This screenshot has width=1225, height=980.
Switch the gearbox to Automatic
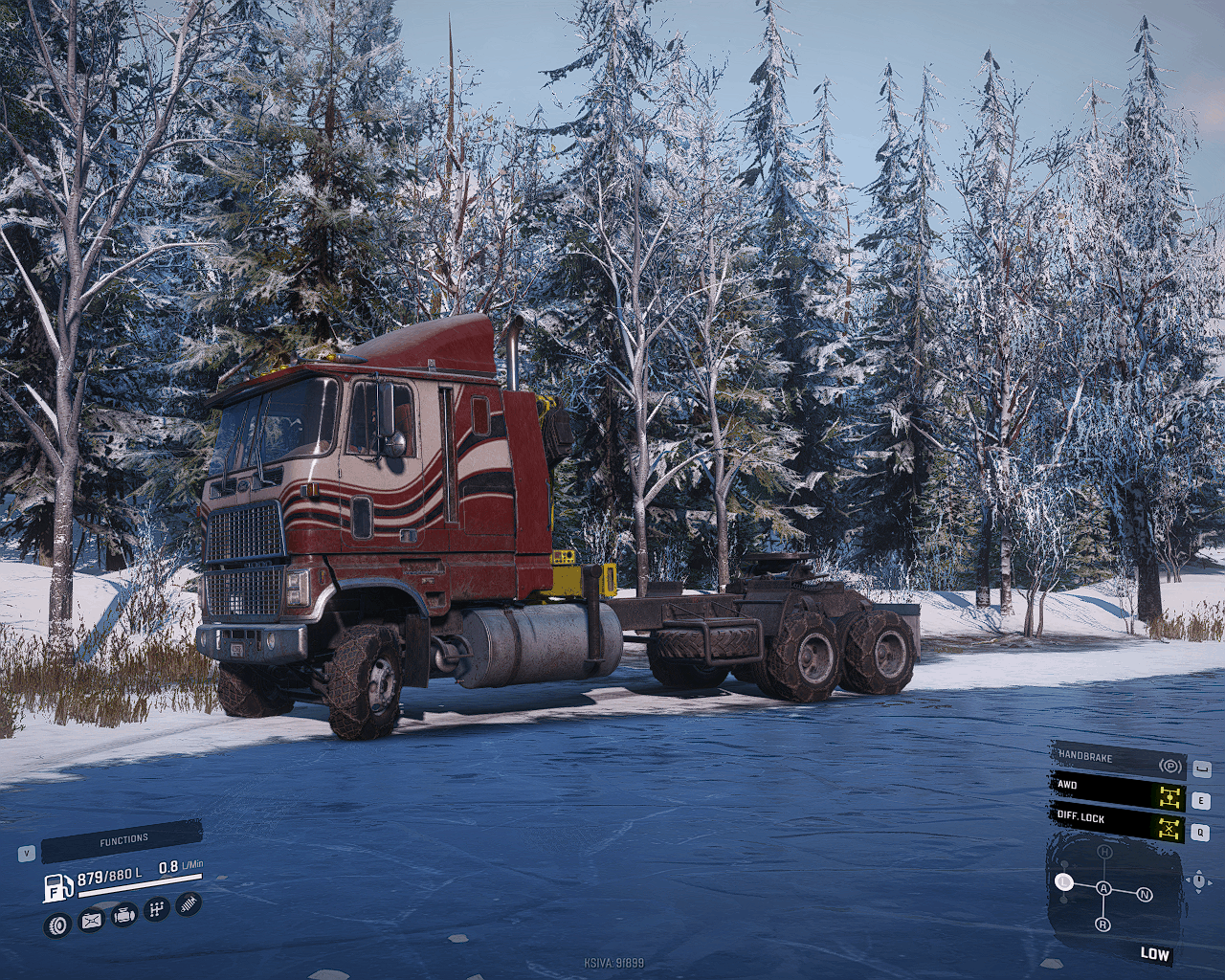tap(1103, 888)
